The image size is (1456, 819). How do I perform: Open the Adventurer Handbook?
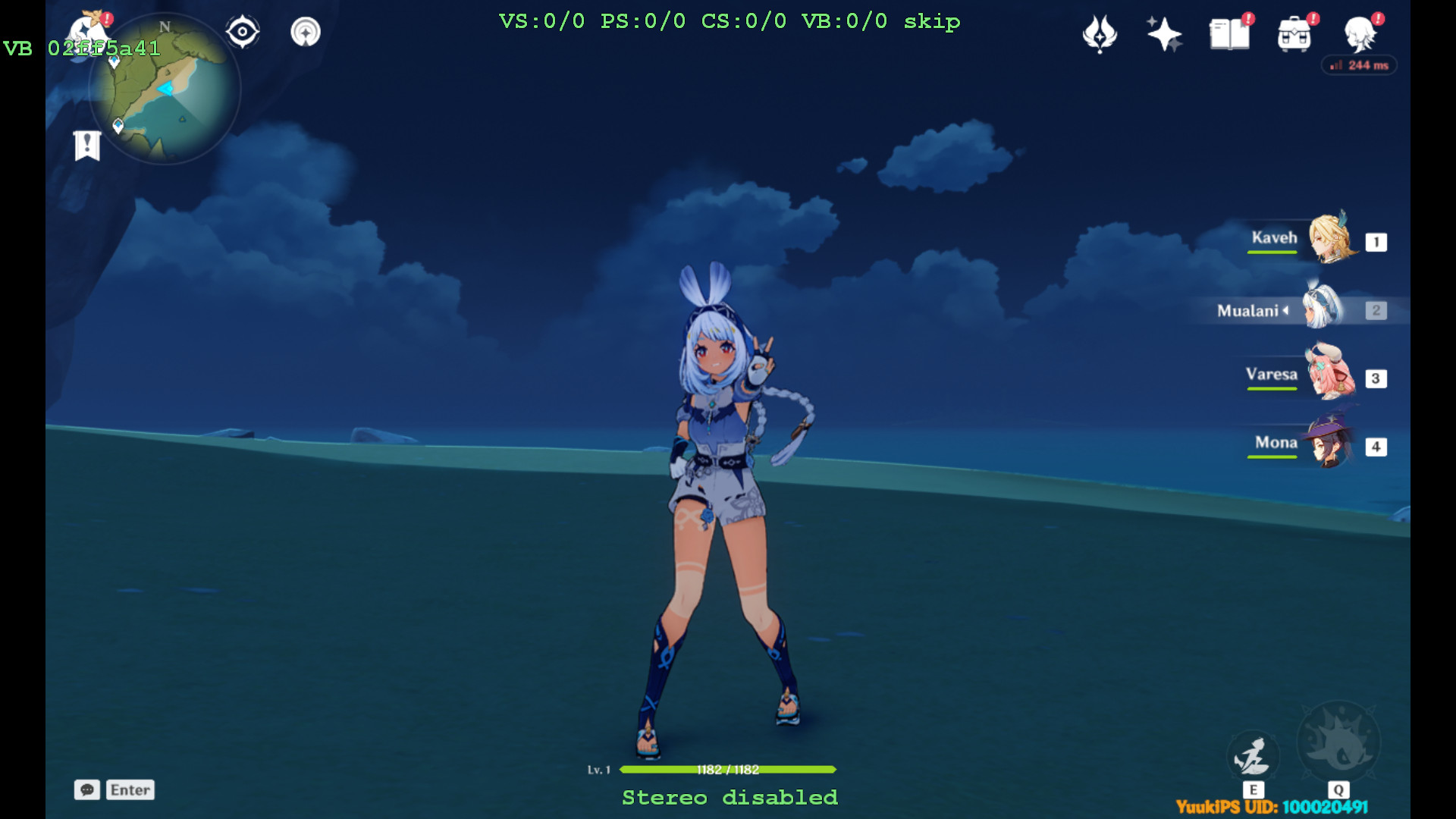[1228, 34]
